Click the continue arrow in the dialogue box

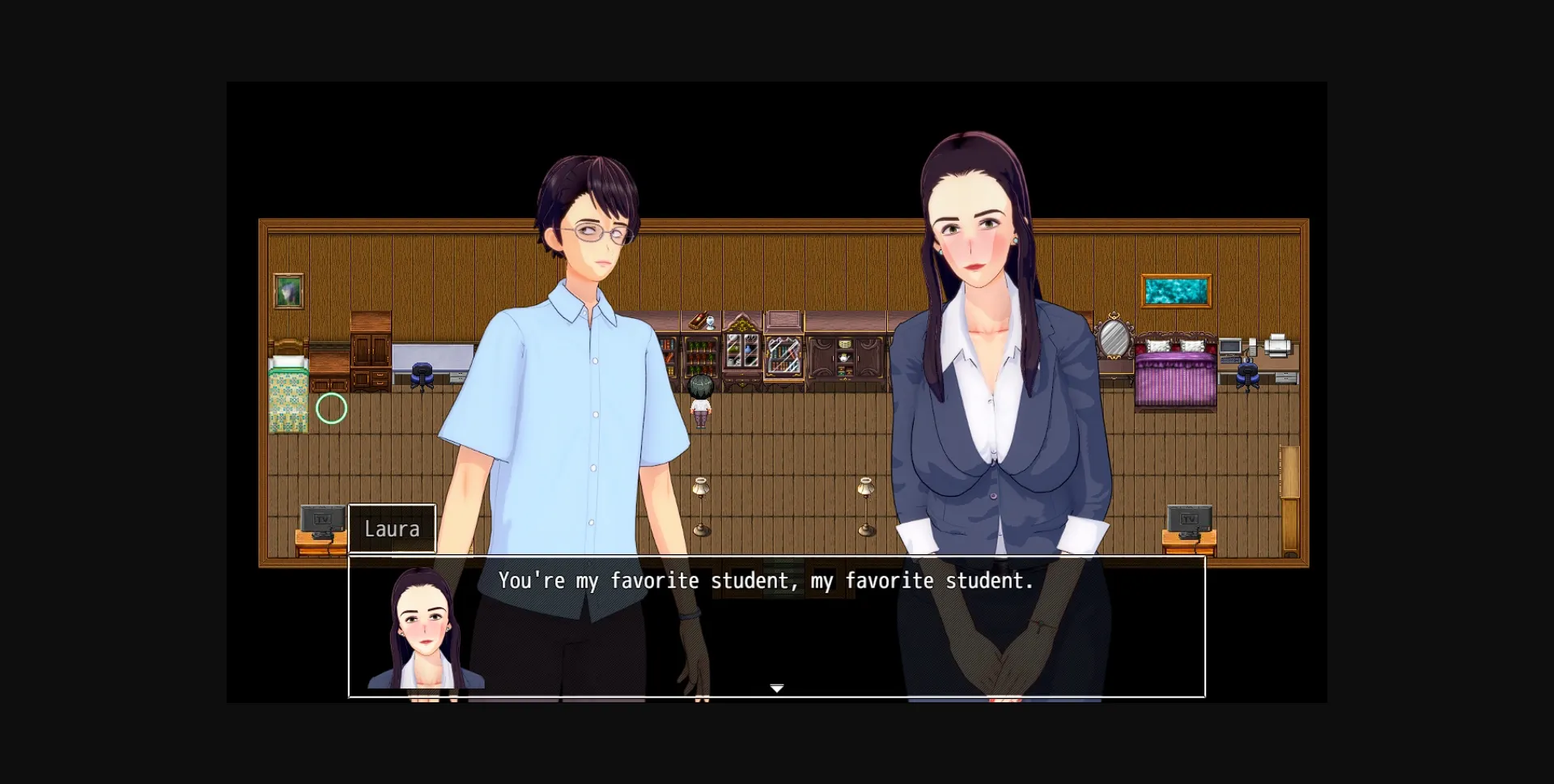[x=776, y=687]
